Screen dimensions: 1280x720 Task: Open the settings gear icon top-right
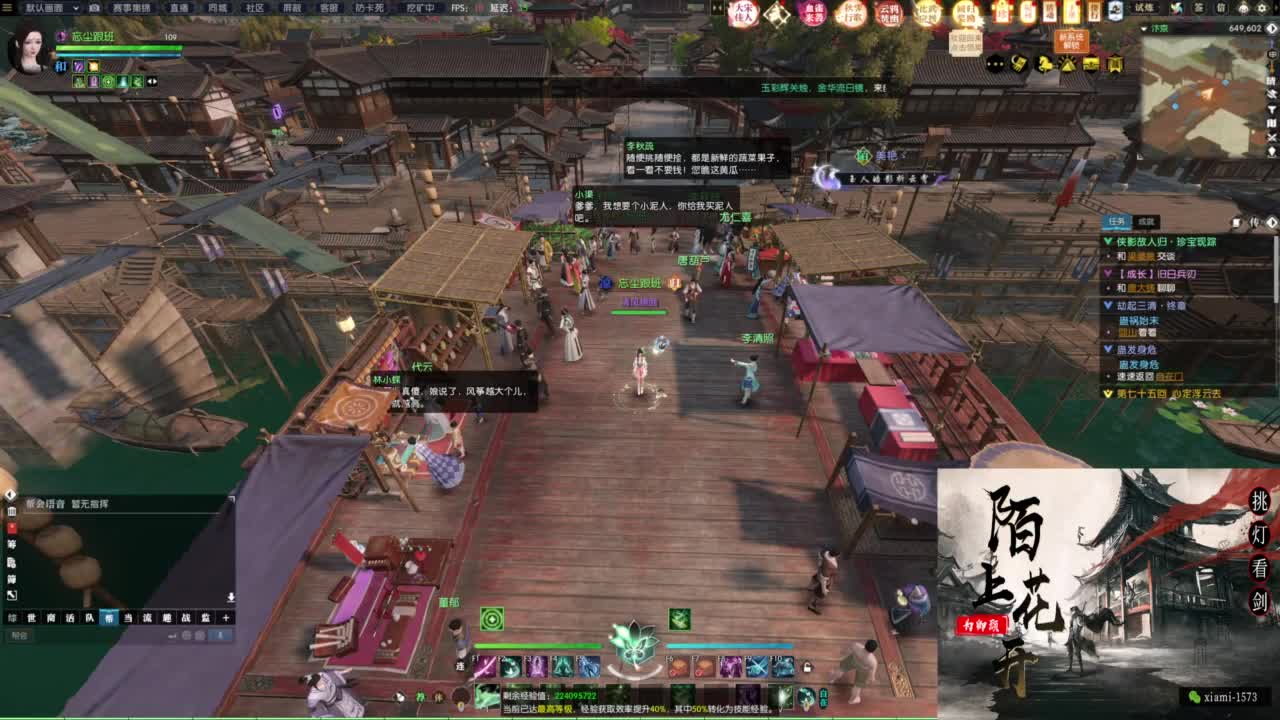tap(1262, 9)
